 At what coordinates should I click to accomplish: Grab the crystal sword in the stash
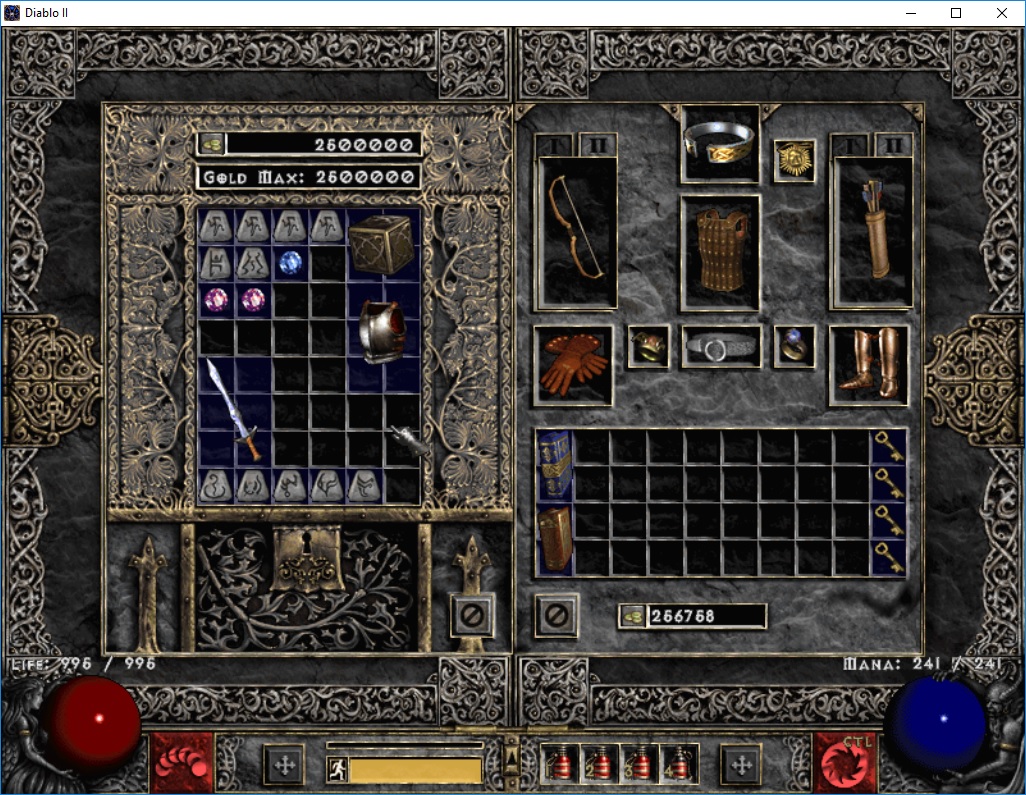point(235,410)
